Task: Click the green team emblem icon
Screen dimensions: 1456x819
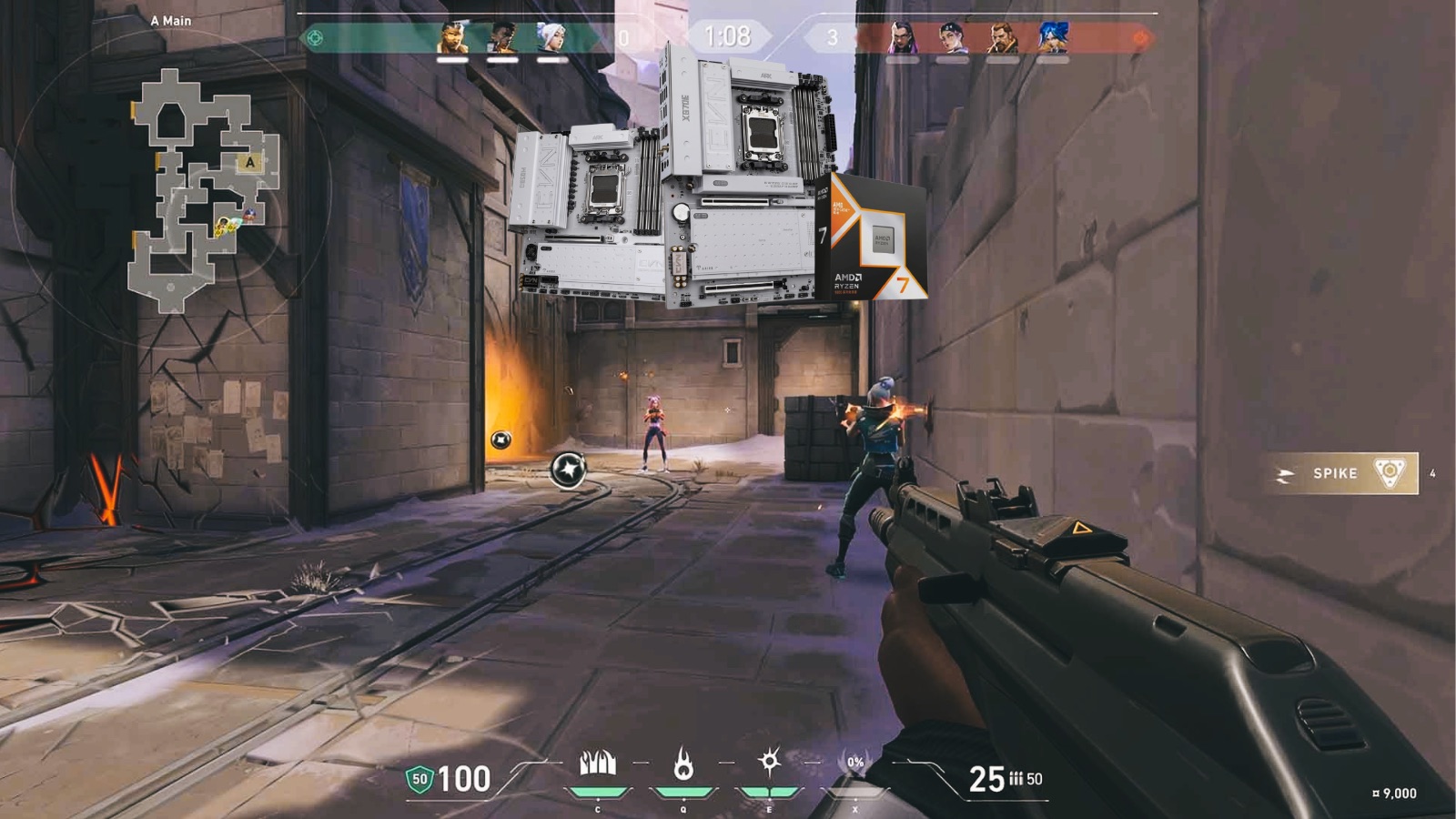Action: [315, 38]
